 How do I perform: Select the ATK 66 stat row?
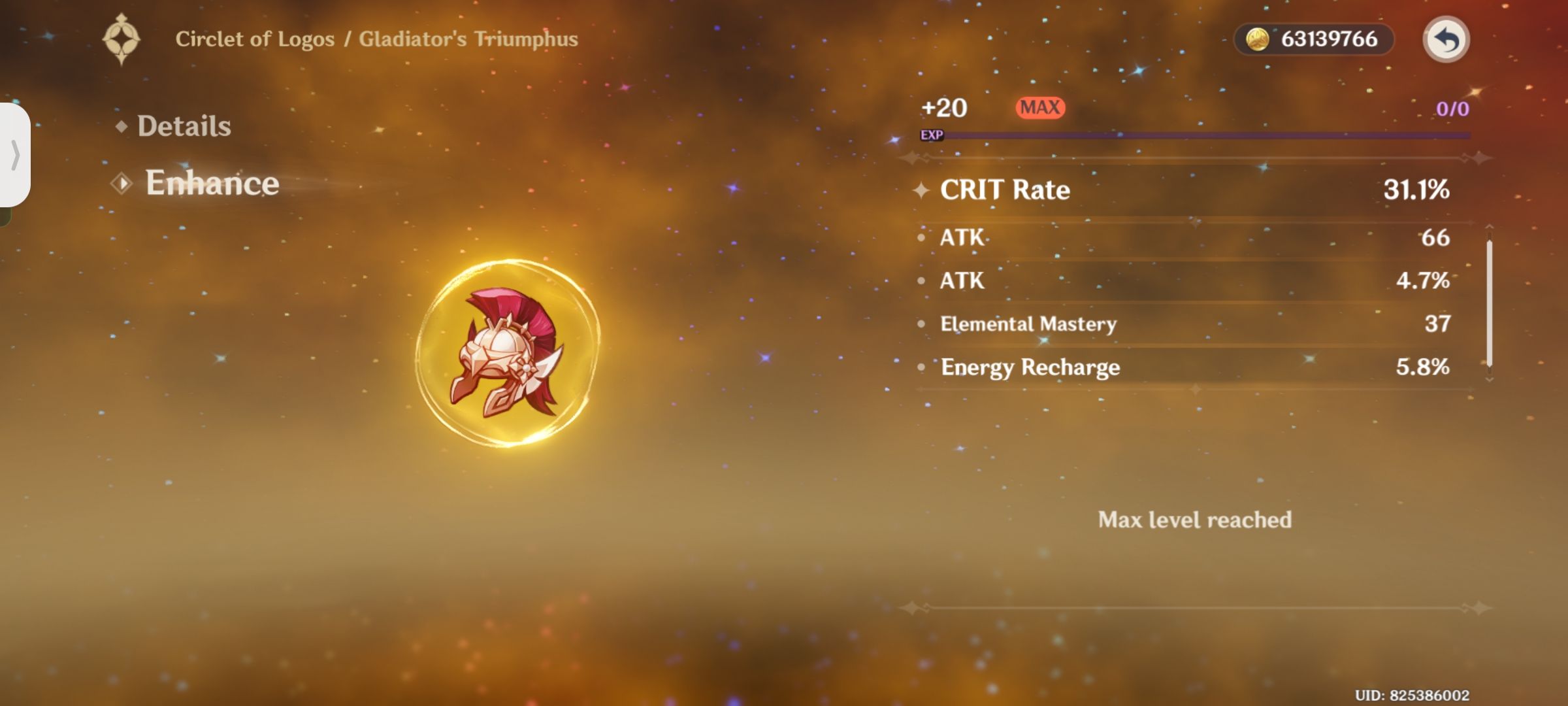[1176, 237]
